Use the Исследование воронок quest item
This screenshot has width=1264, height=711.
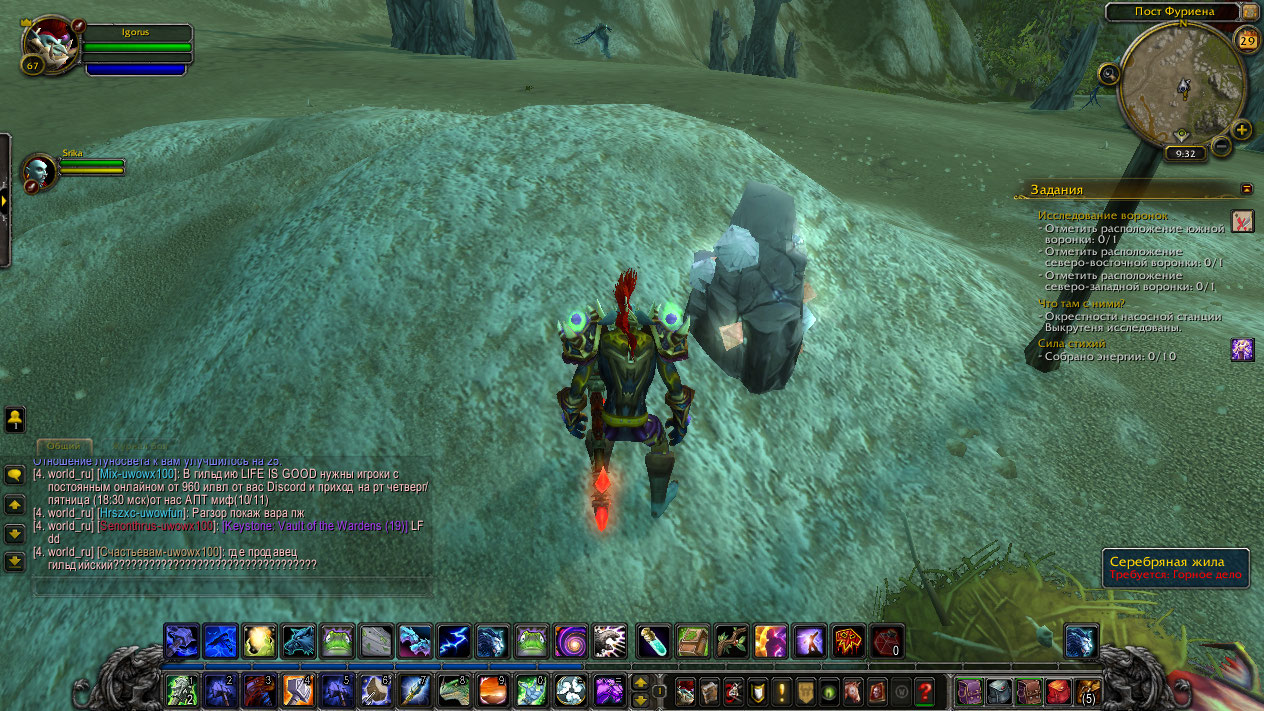coord(1242,220)
